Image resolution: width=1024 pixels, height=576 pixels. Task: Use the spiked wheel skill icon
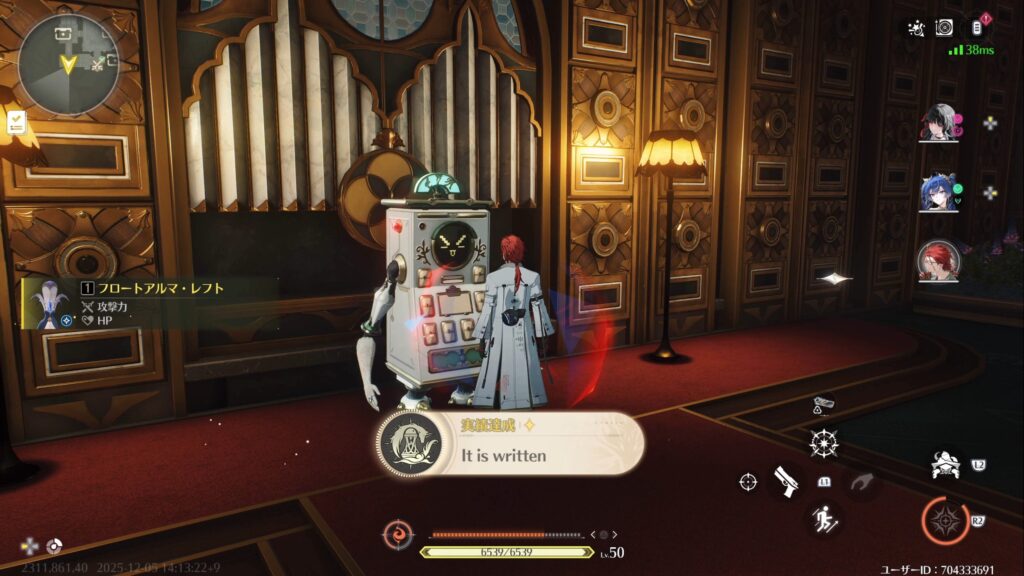click(x=824, y=441)
